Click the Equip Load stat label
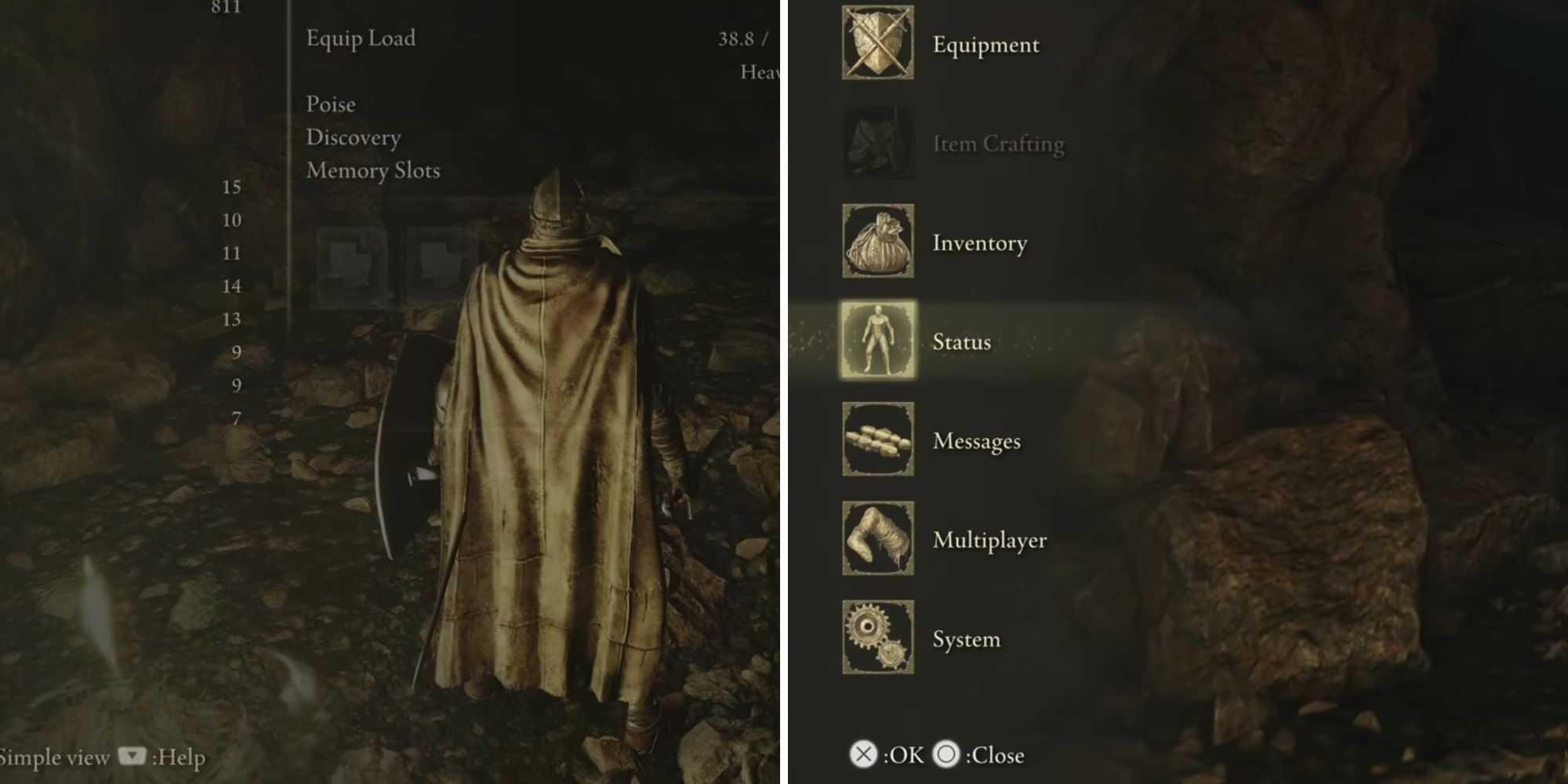 361,38
